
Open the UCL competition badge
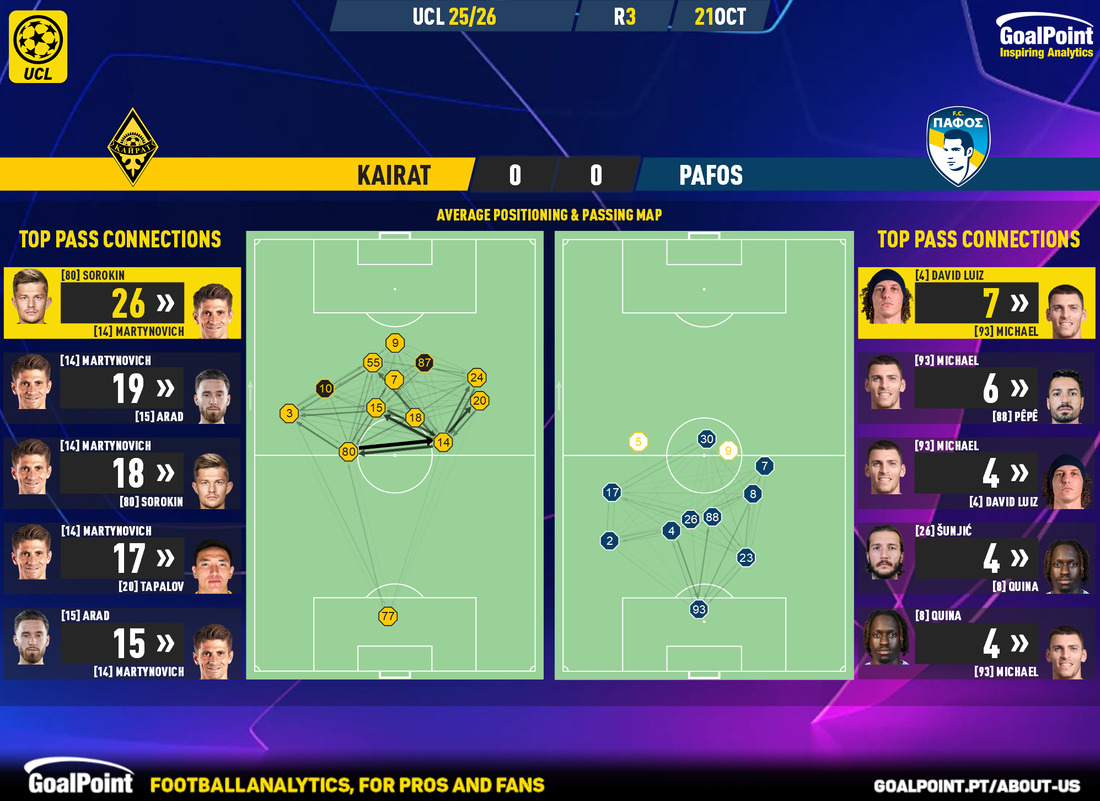[x=41, y=46]
